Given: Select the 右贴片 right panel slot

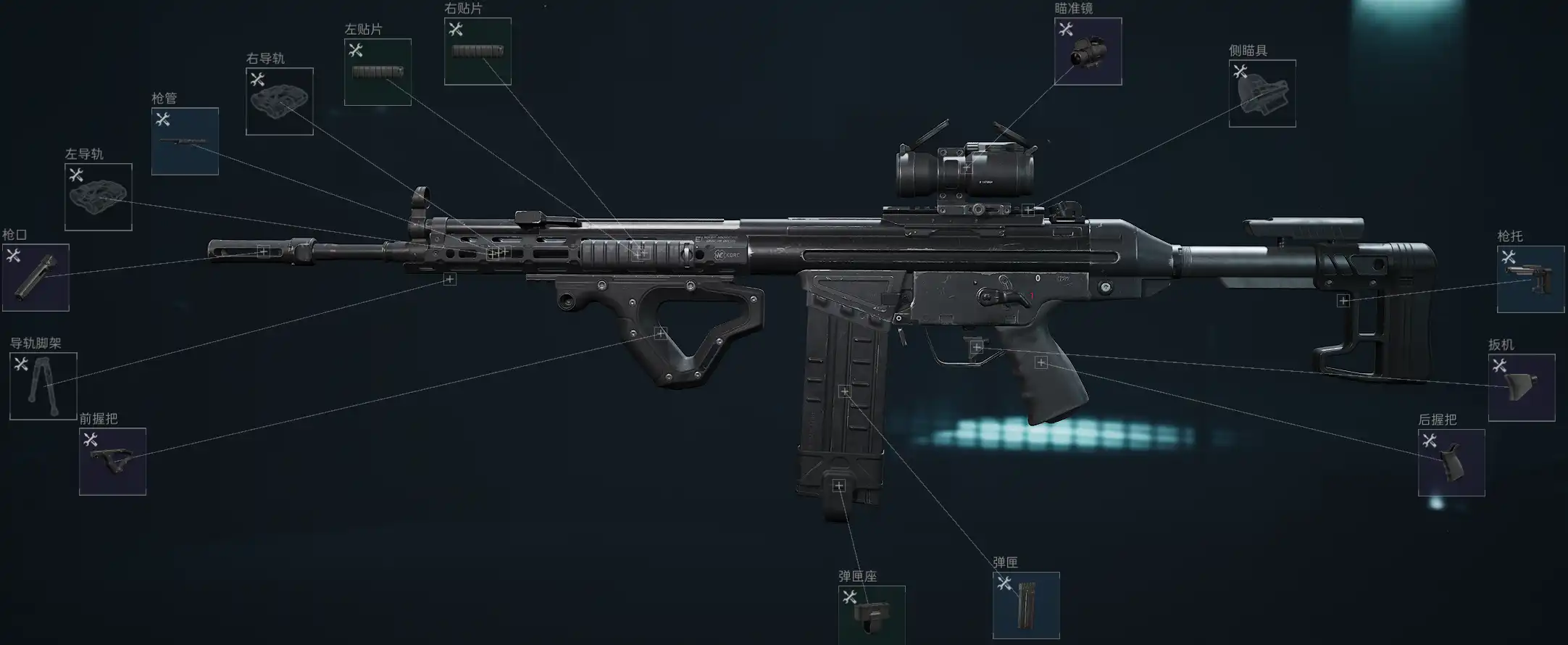Looking at the screenshot, I should tap(478, 51).
